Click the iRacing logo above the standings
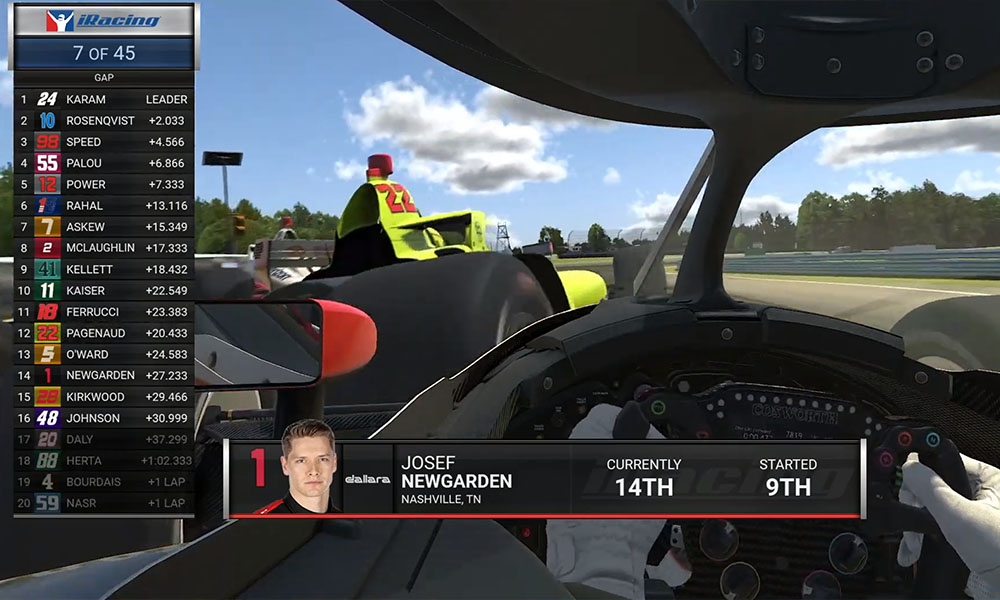1000x600 pixels. point(103,21)
